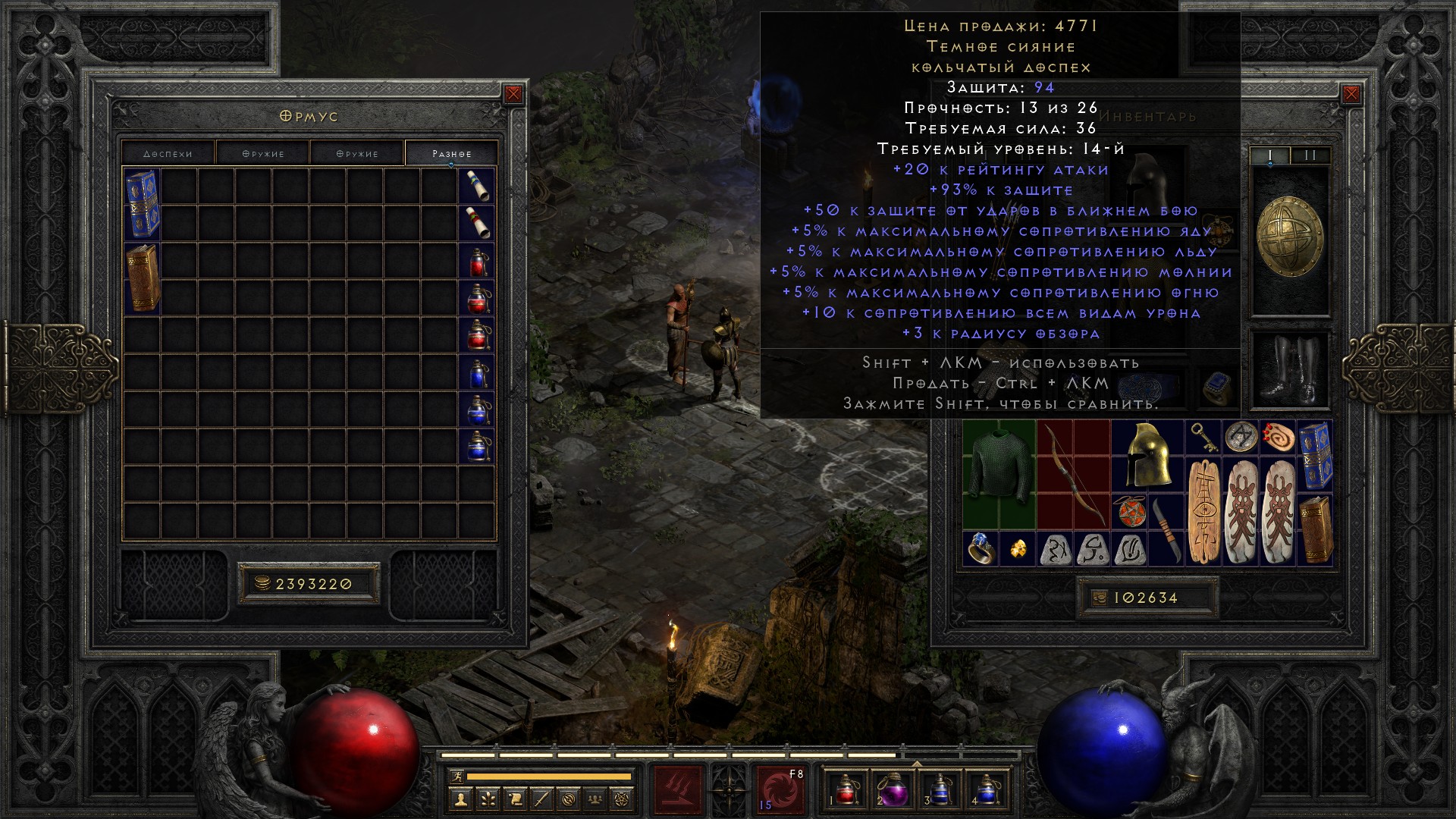Switch to the Доспехи vendor tab

click(x=168, y=153)
